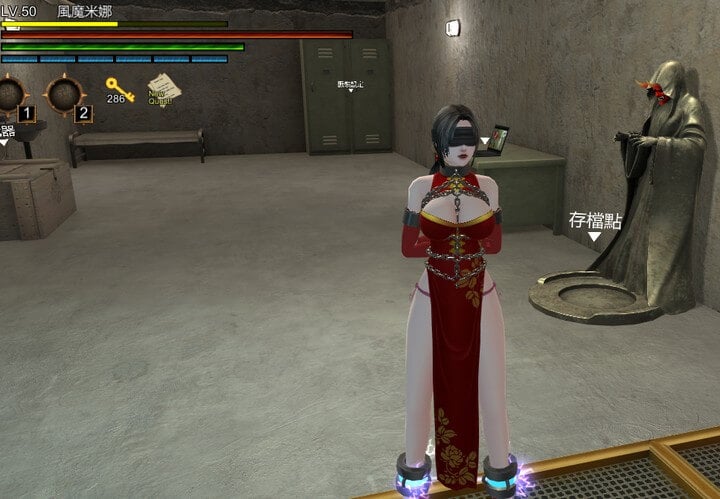Open the New Quest note icon

point(162,91)
